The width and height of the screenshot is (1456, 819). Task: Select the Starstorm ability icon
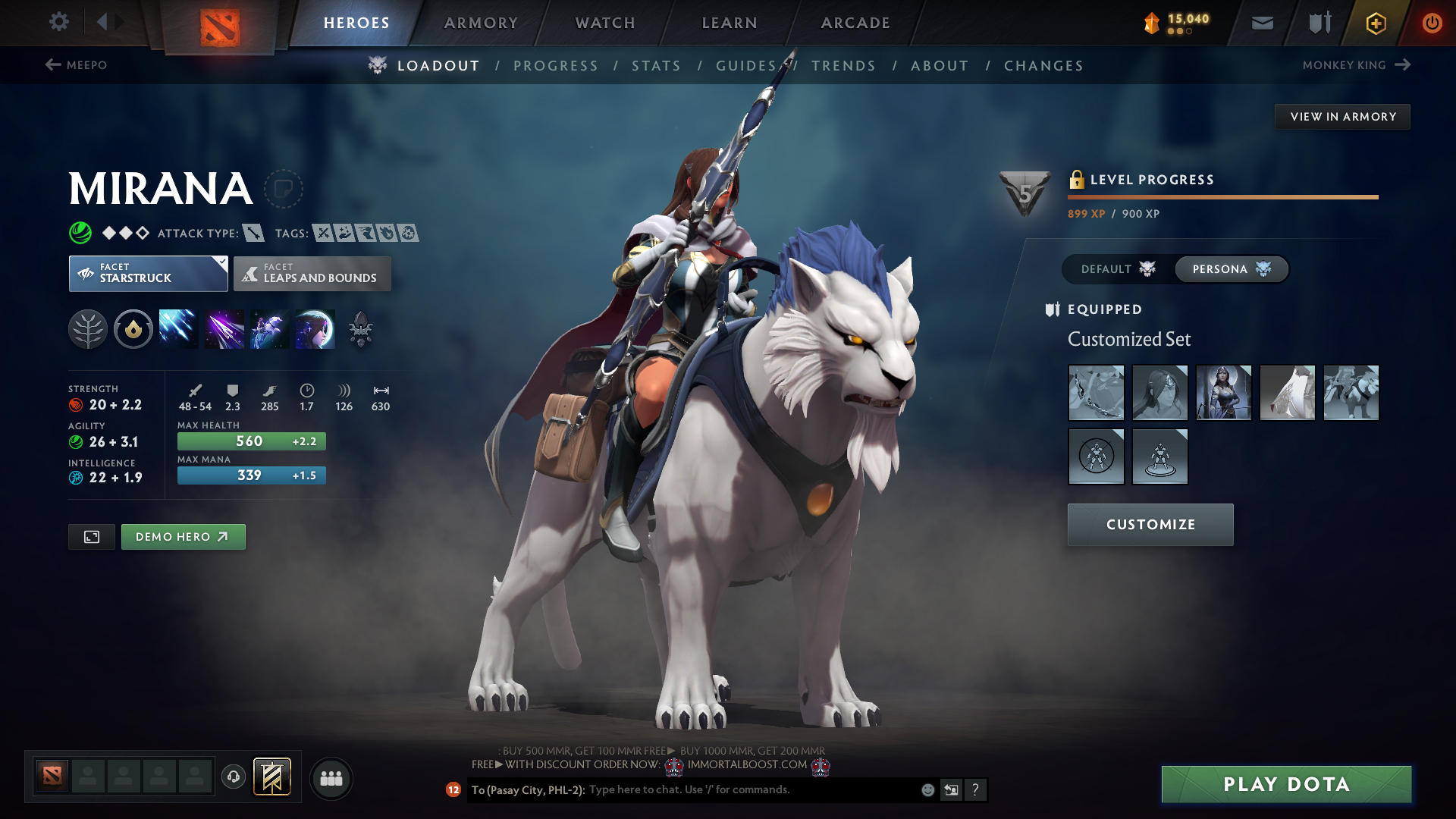(x=177, y=328)
